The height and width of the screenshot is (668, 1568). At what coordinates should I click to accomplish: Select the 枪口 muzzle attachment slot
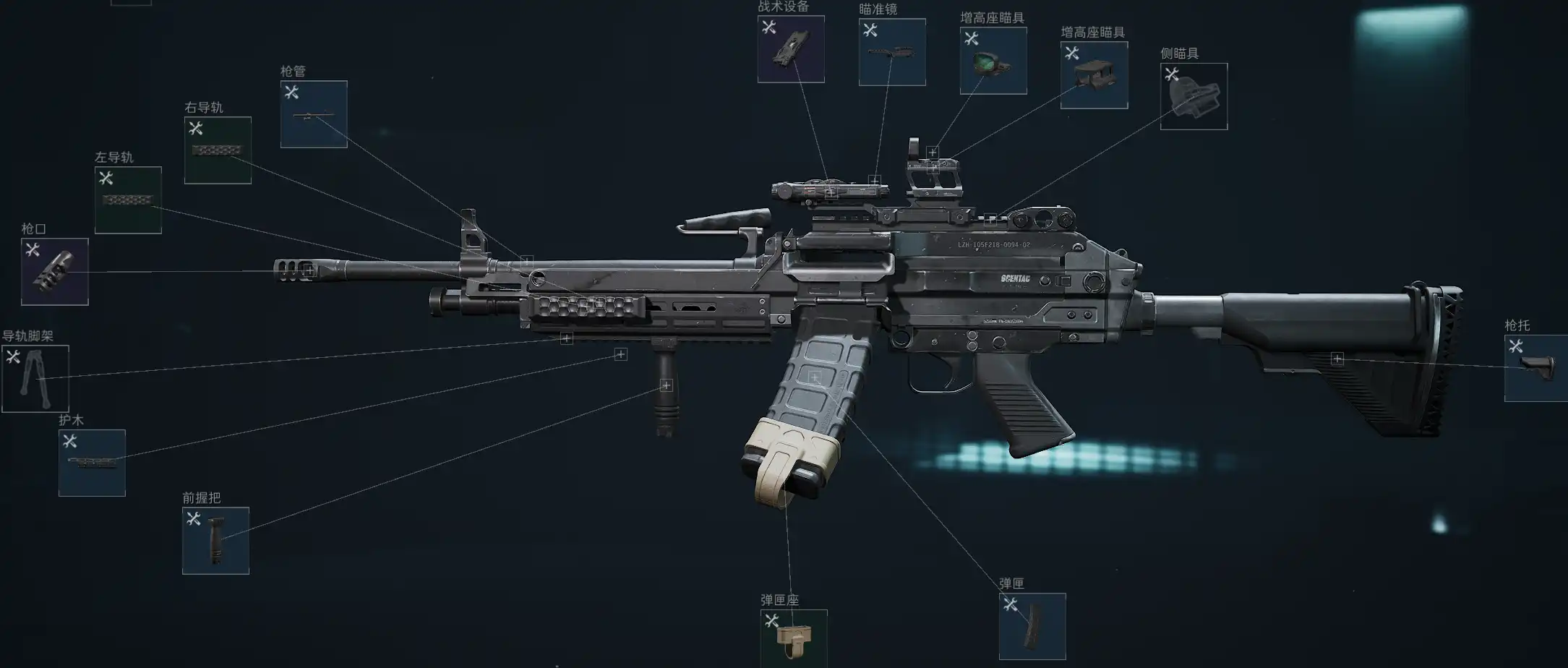coord(55,272)
